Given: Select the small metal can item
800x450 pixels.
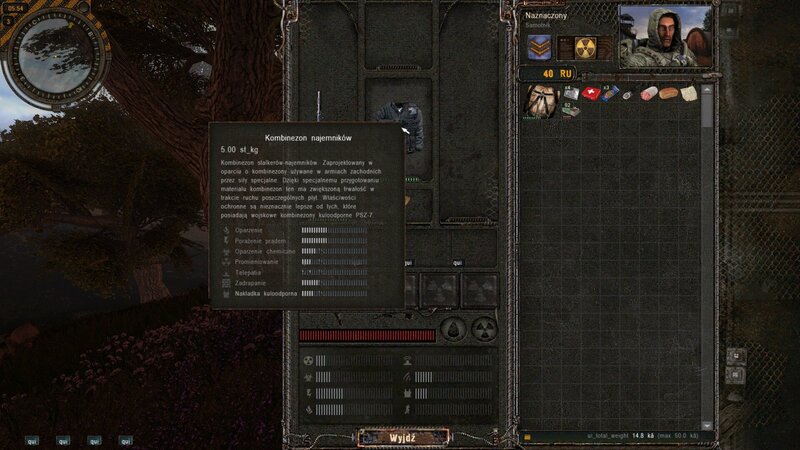Looking at the screenshot, I should tap(629, 96).
